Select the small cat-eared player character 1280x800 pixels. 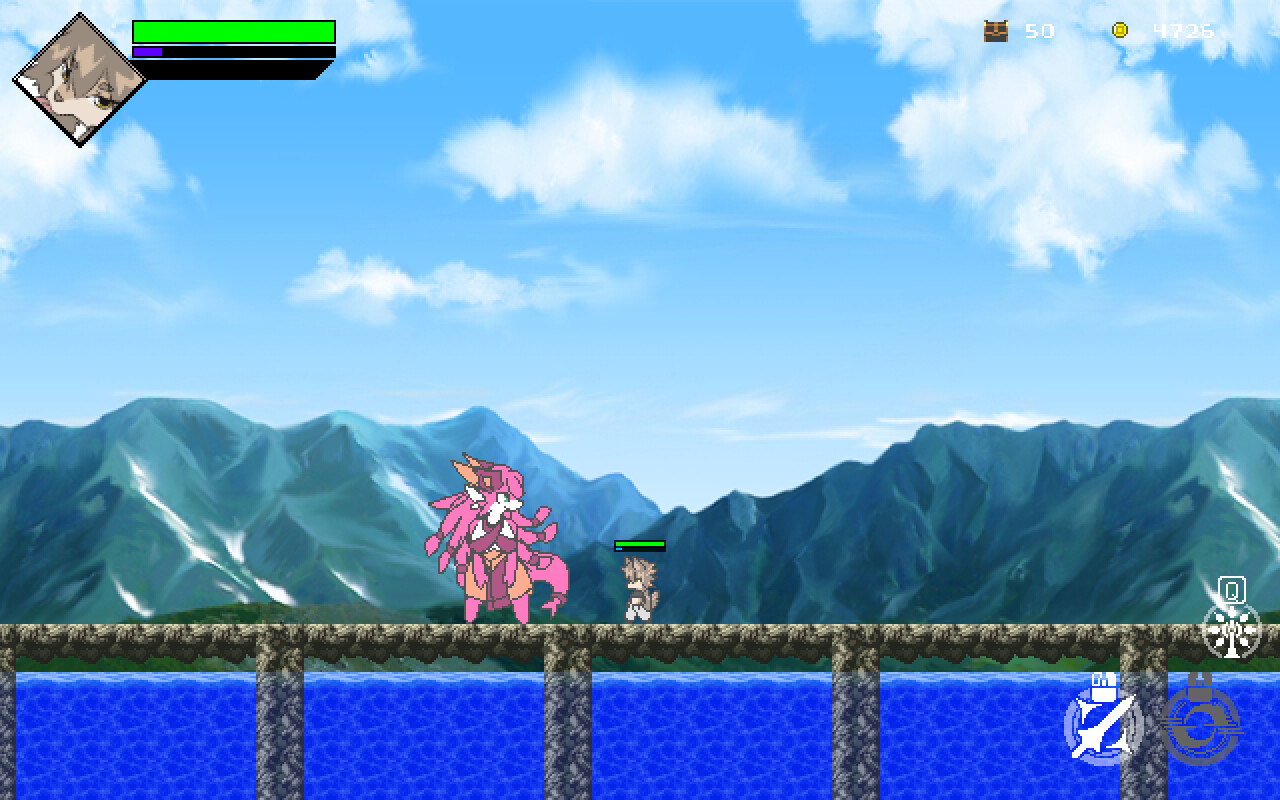[638, 590]
